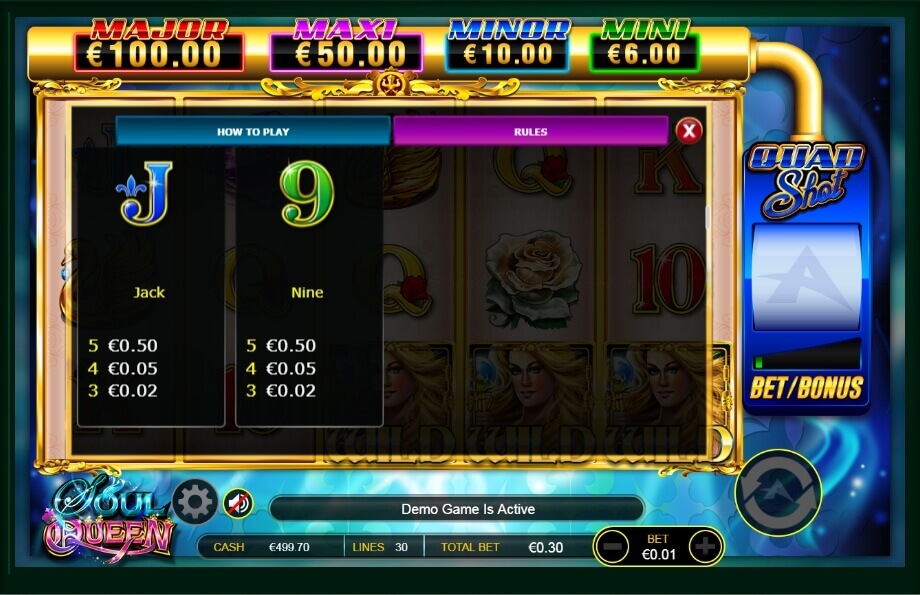Increase the bet with the plus button
This screenshot has width=920, height=595.
[705, 547]
